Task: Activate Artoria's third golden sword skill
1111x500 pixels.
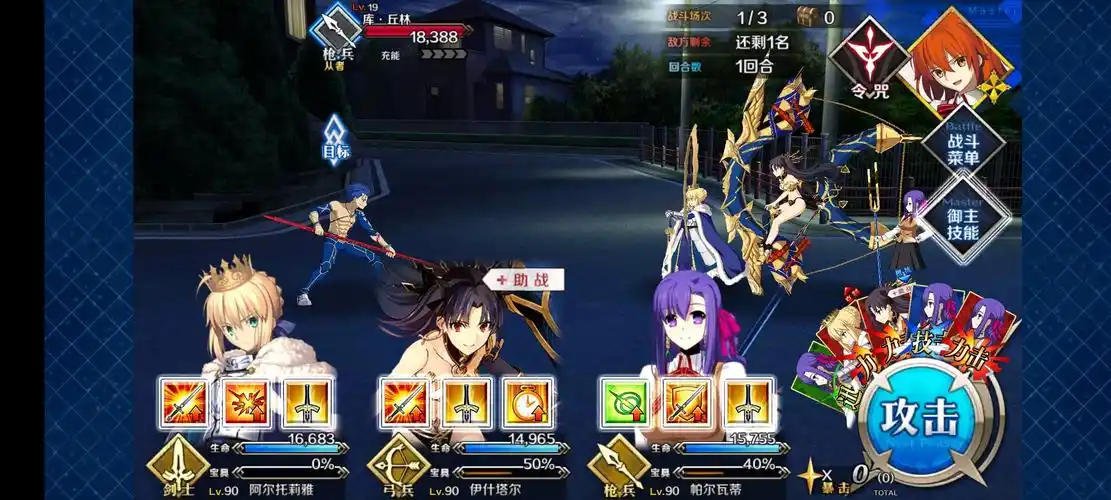Action: pos(307,403)
